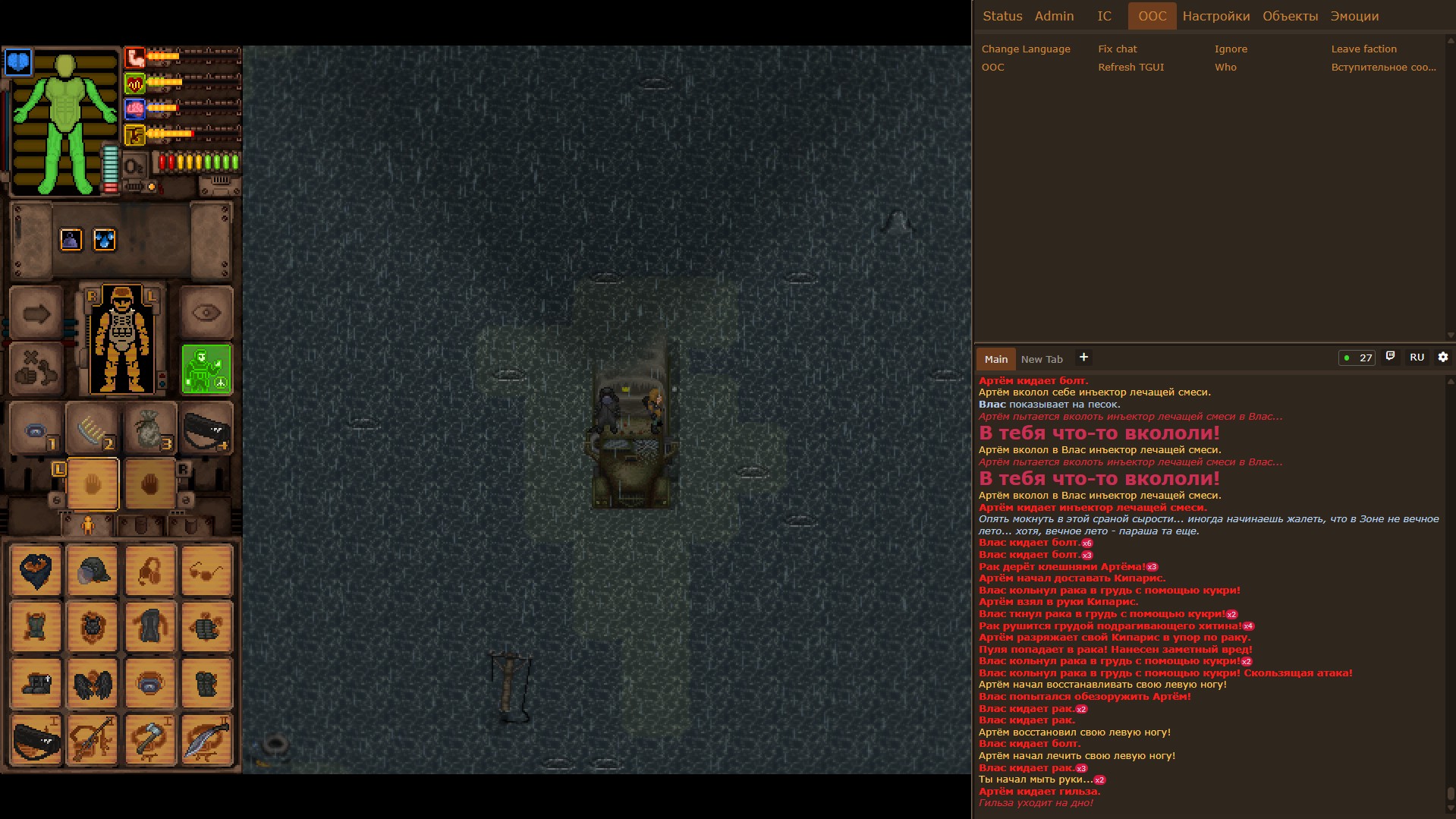
Task: Open the Настройки tab
Action: (1215, 16)
